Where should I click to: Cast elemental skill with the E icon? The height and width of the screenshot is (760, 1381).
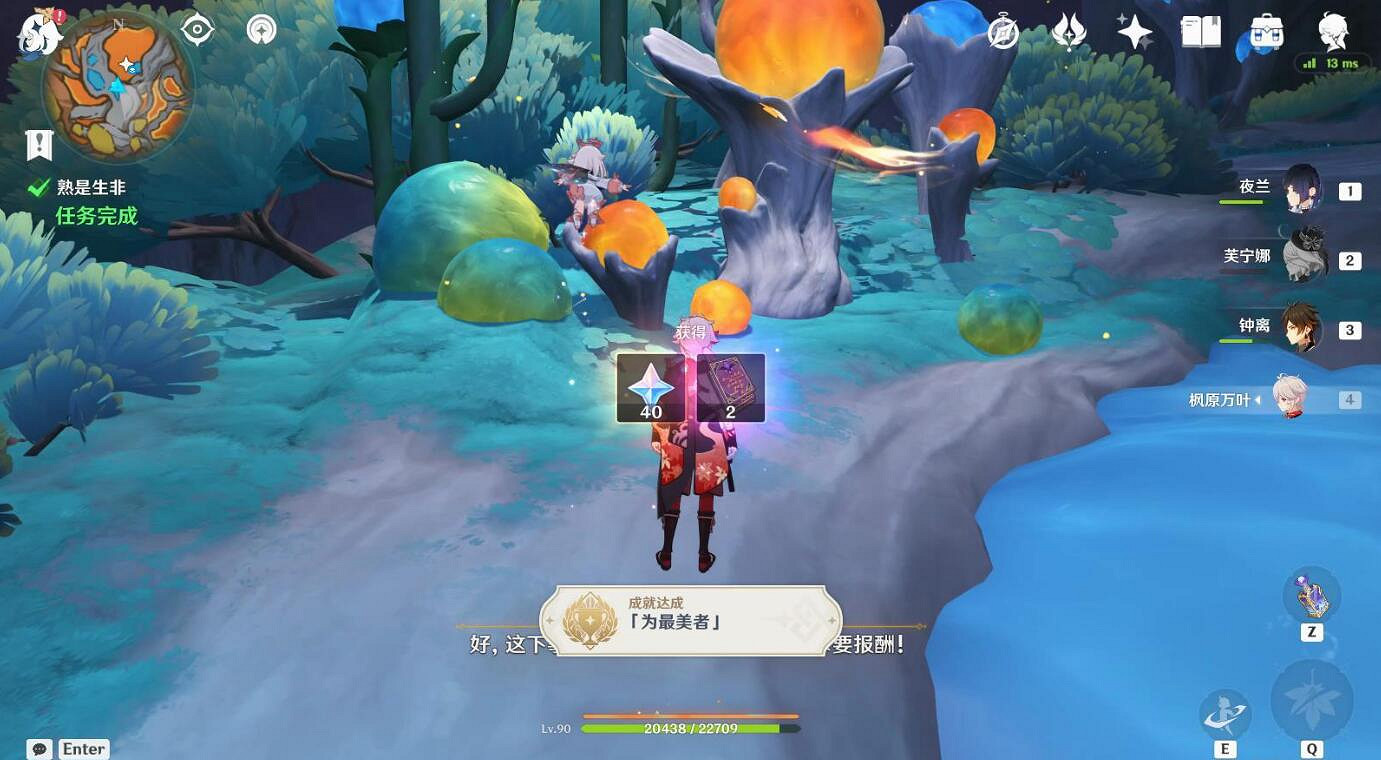(1225, 712)
